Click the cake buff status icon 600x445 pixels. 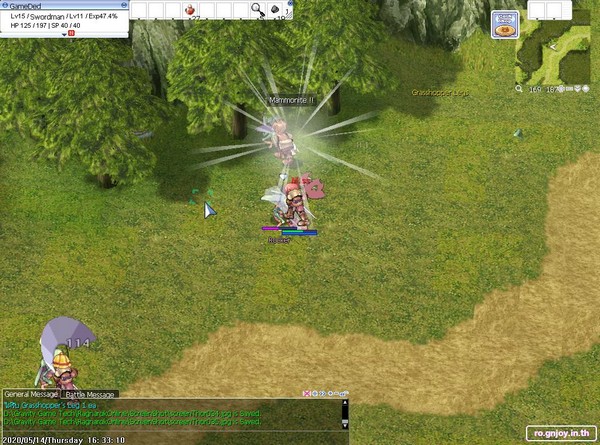click(502, 29)
